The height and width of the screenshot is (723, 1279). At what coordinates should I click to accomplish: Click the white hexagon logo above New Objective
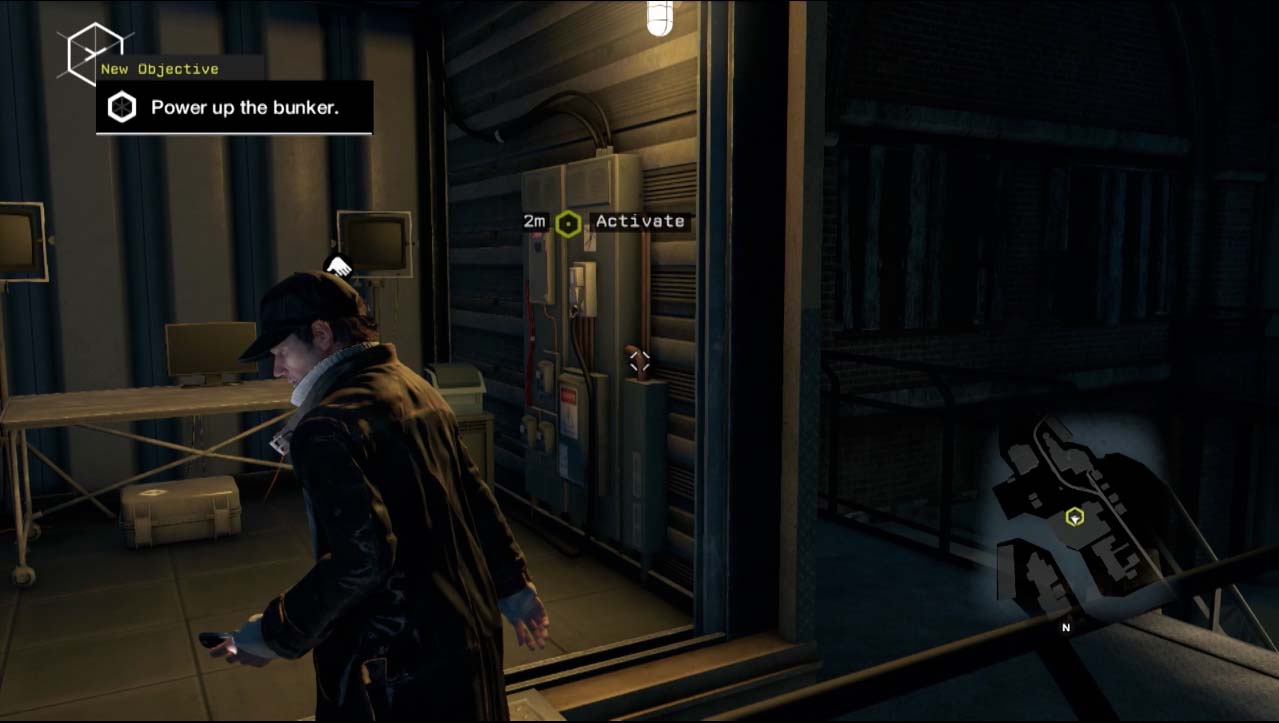pyautogui.click(x=94, y=52)
